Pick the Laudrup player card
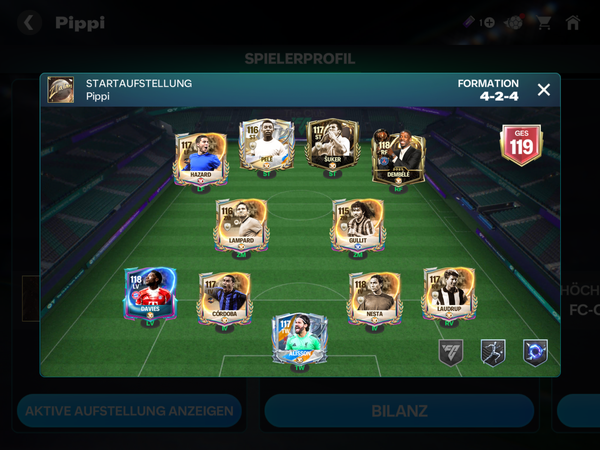This screenshot has height=450, width=600. tap(448, 294)
